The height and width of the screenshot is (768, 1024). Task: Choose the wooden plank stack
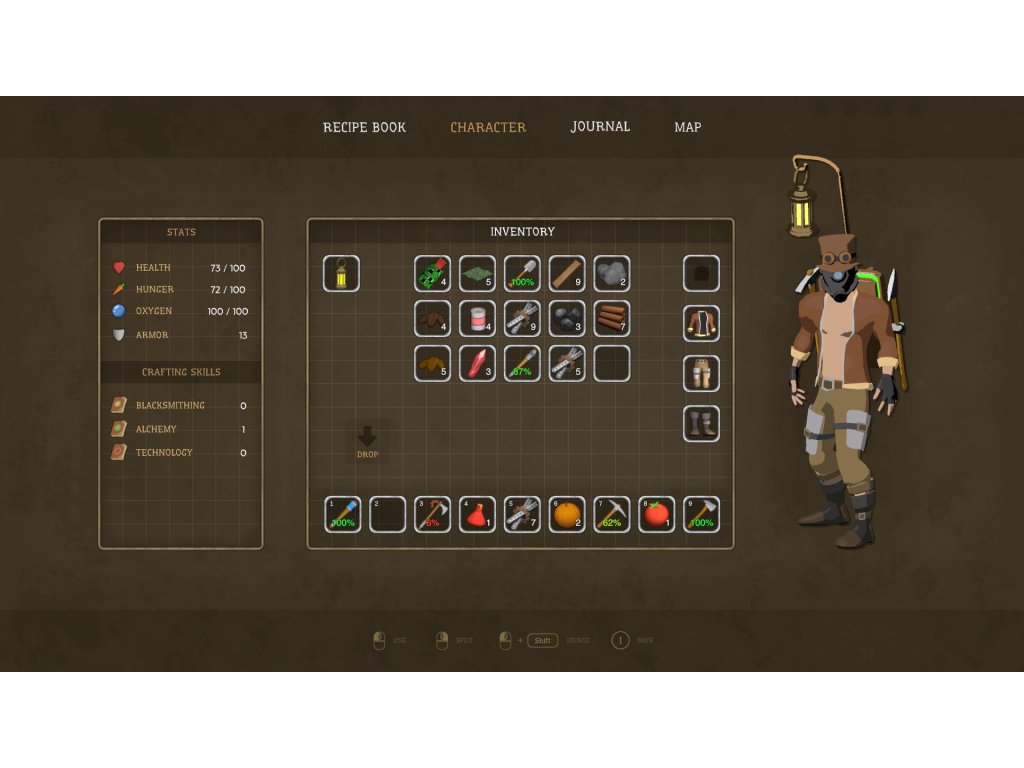[x=567, y=273]
